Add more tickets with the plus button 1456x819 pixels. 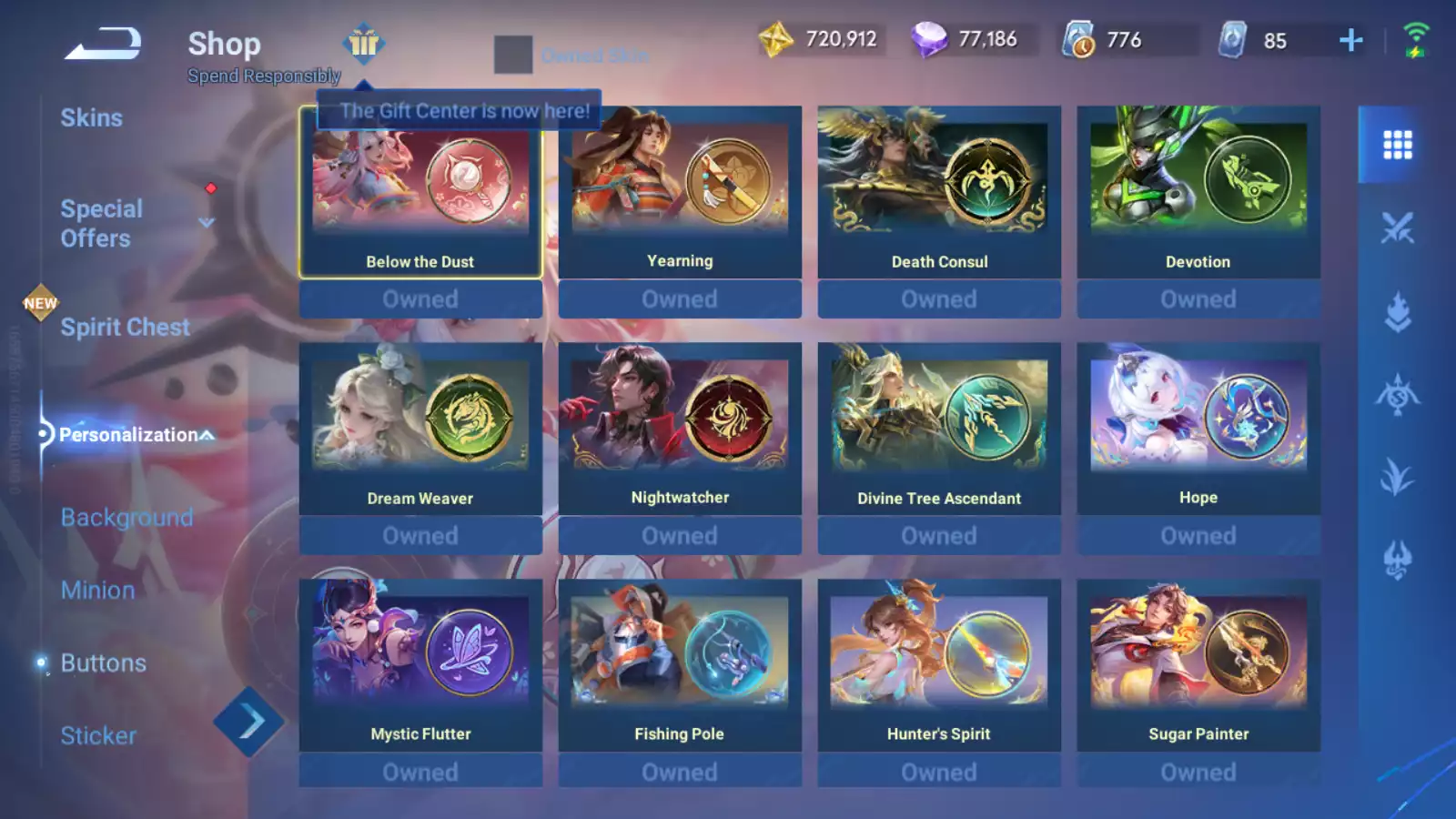pos(1351,40)
